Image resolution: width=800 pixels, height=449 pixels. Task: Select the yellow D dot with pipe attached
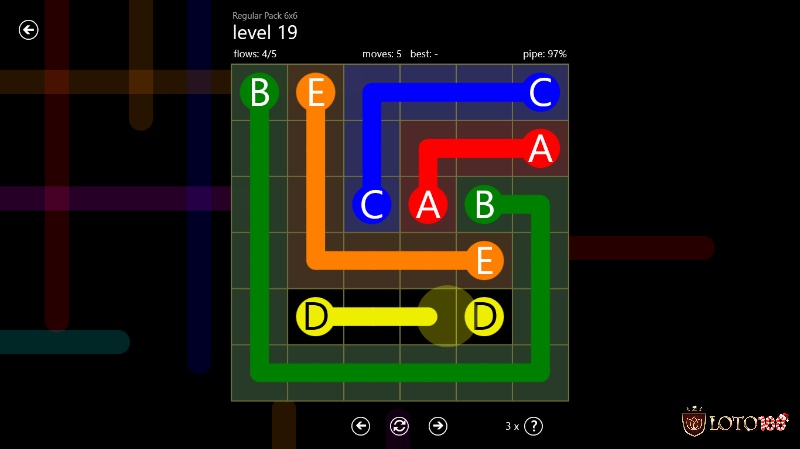click(x=315, y=317)
